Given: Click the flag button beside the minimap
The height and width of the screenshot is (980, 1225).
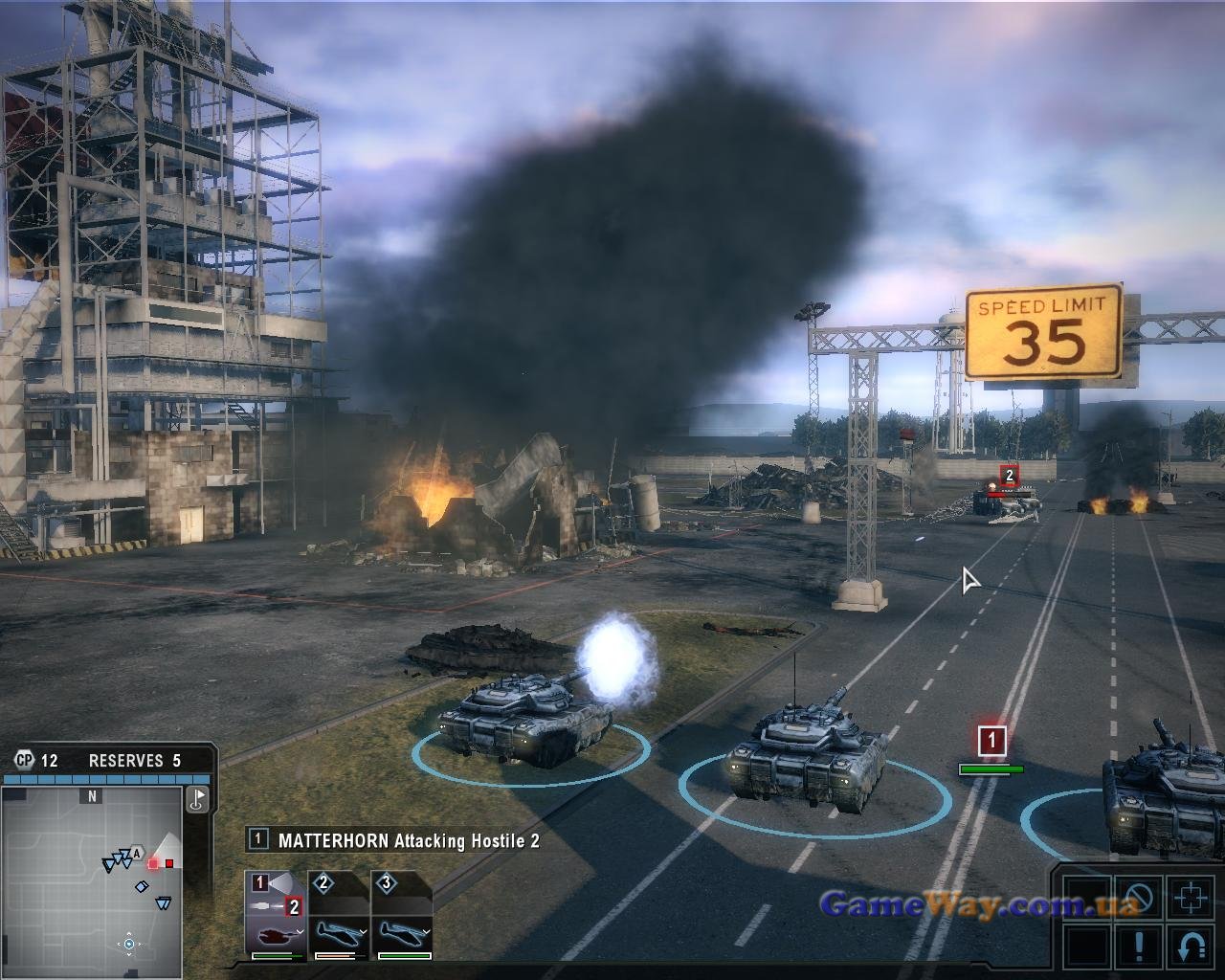Looking at the screenshot, I should click(198, 799).
